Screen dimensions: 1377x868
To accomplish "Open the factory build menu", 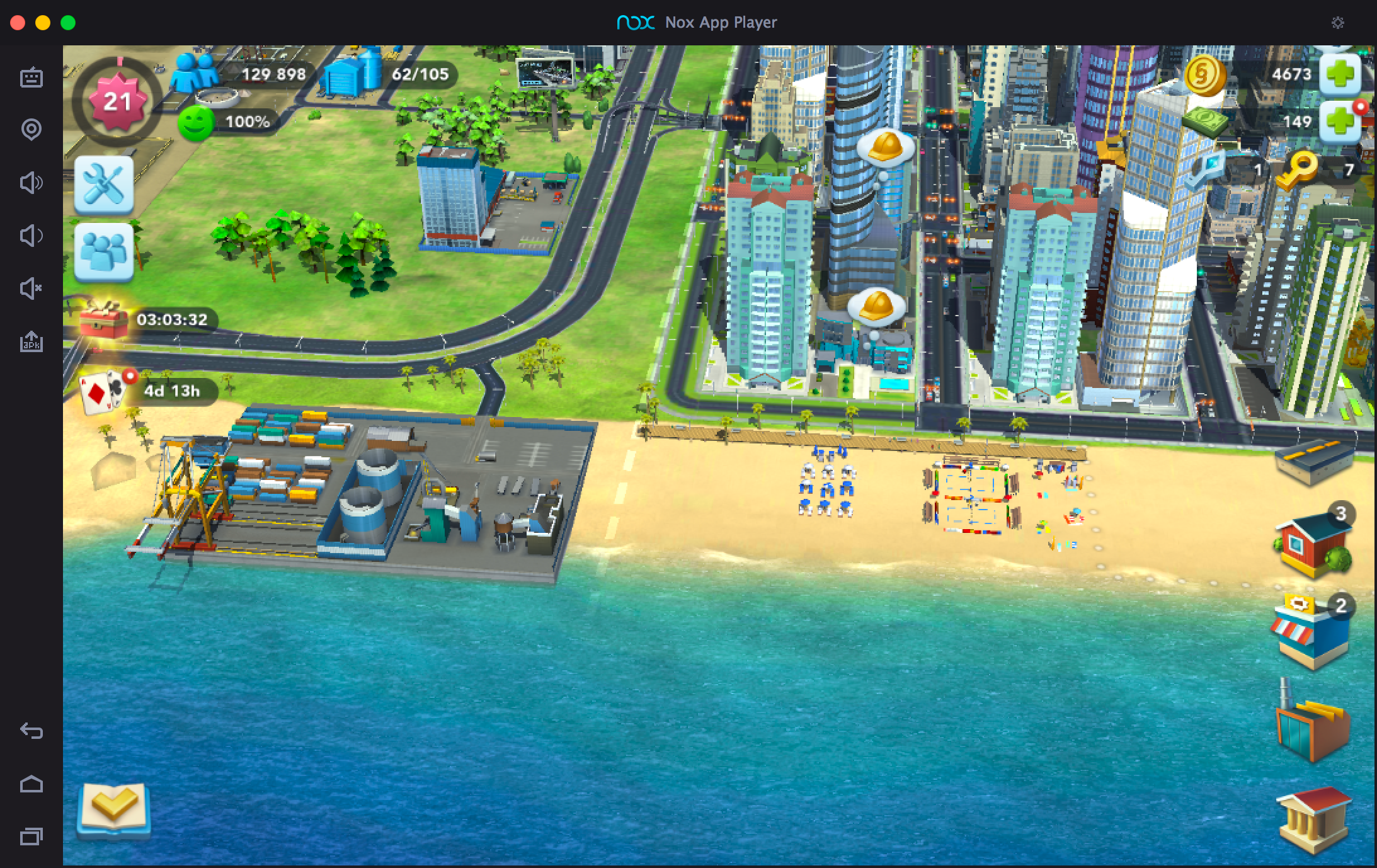I will pyautogui.click(x=1312, y=724).
